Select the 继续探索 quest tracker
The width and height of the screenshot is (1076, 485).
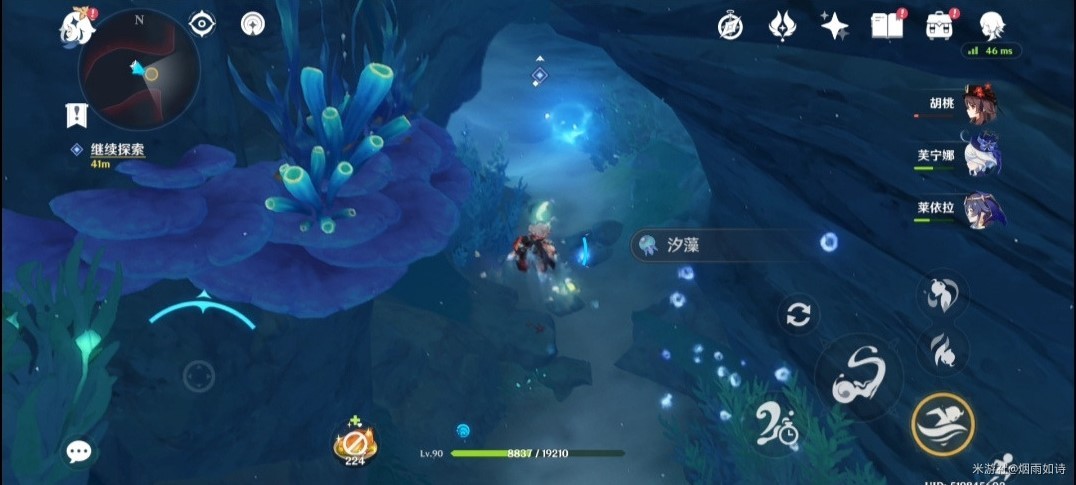click(x=116, y=150)
